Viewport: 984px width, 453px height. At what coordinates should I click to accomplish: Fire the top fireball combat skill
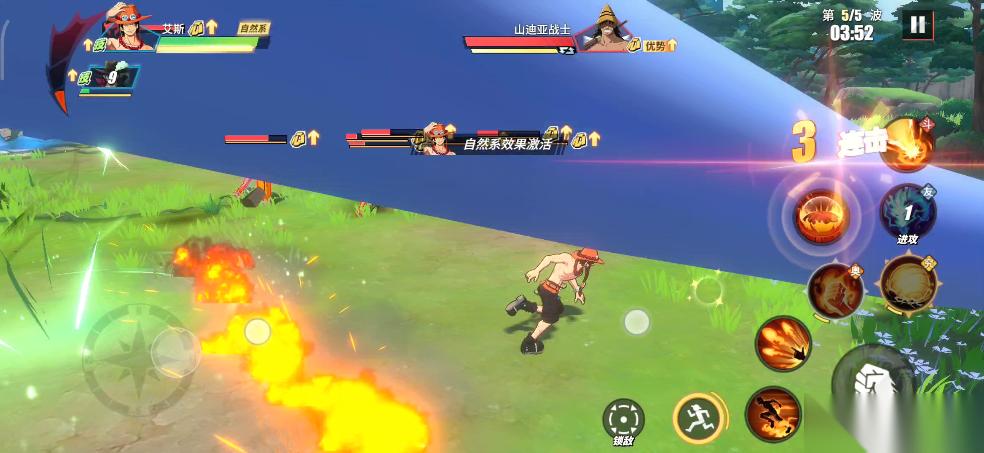coord(907,145)
